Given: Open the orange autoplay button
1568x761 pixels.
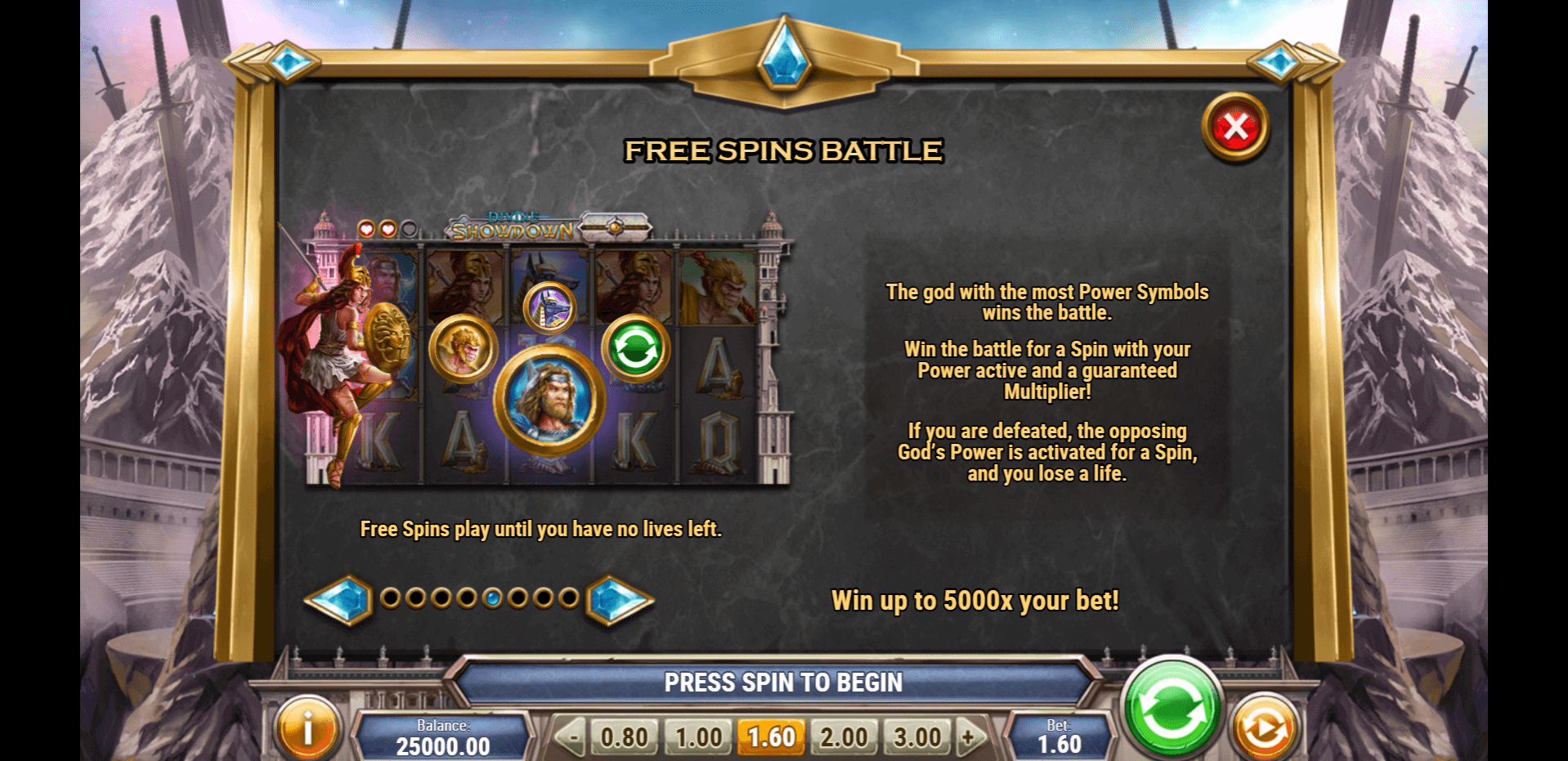Looking at the screenshot, I should point(1264,729).
